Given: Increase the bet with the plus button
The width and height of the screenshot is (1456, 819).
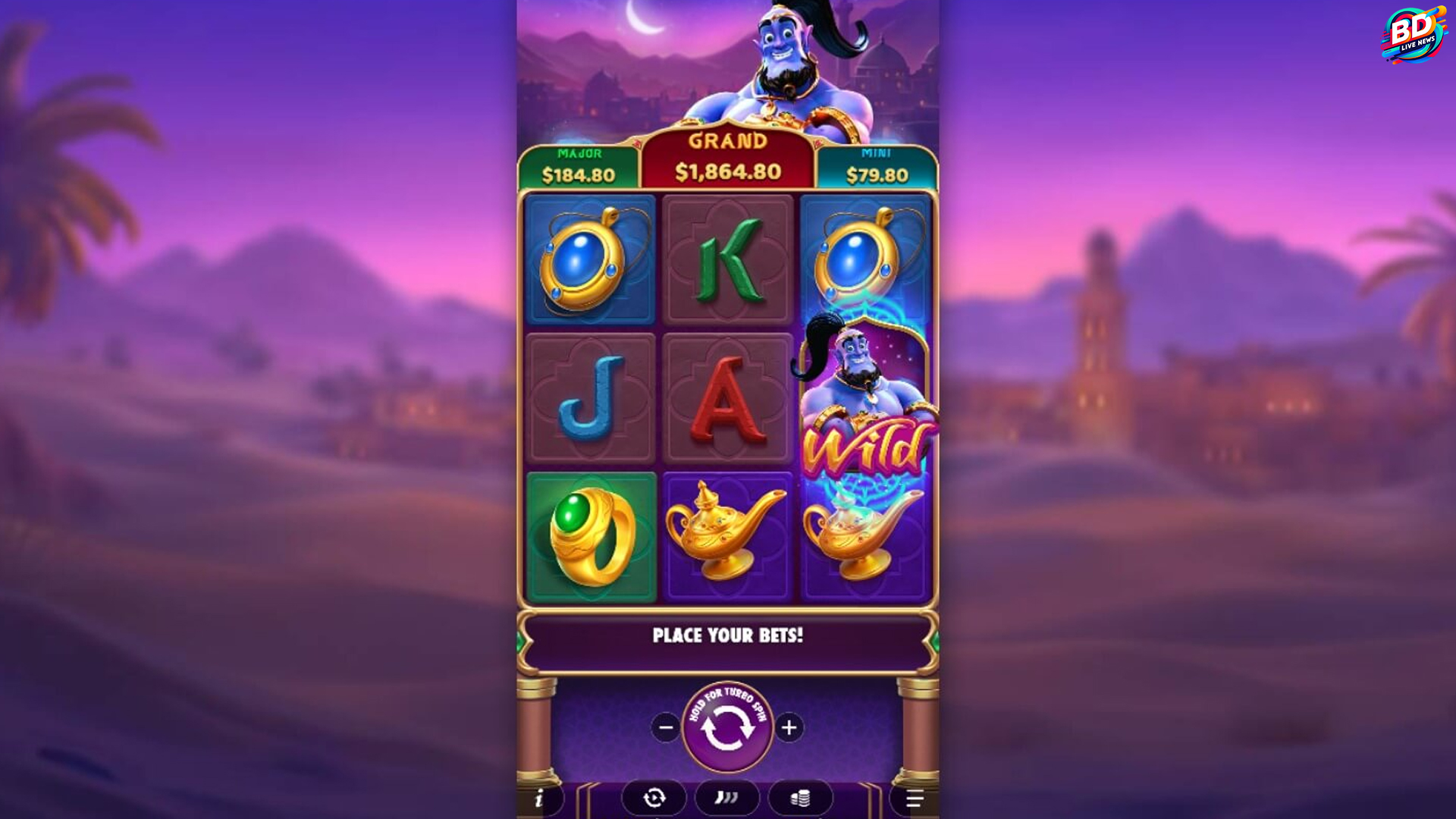Looking at the screenshot, I should tap(789, 728).
